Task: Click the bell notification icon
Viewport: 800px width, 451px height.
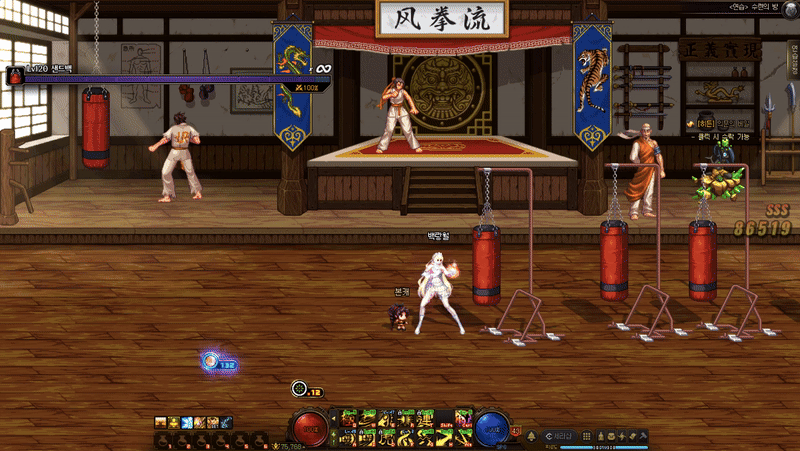Action: [531, 436]
